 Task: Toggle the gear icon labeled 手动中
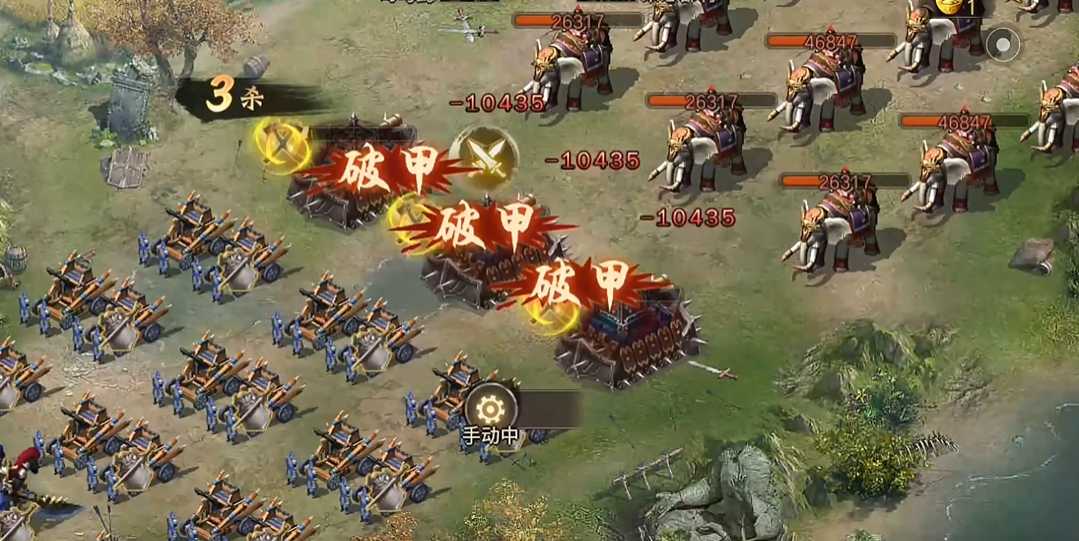pyautogui.click(x=490, y=408)
